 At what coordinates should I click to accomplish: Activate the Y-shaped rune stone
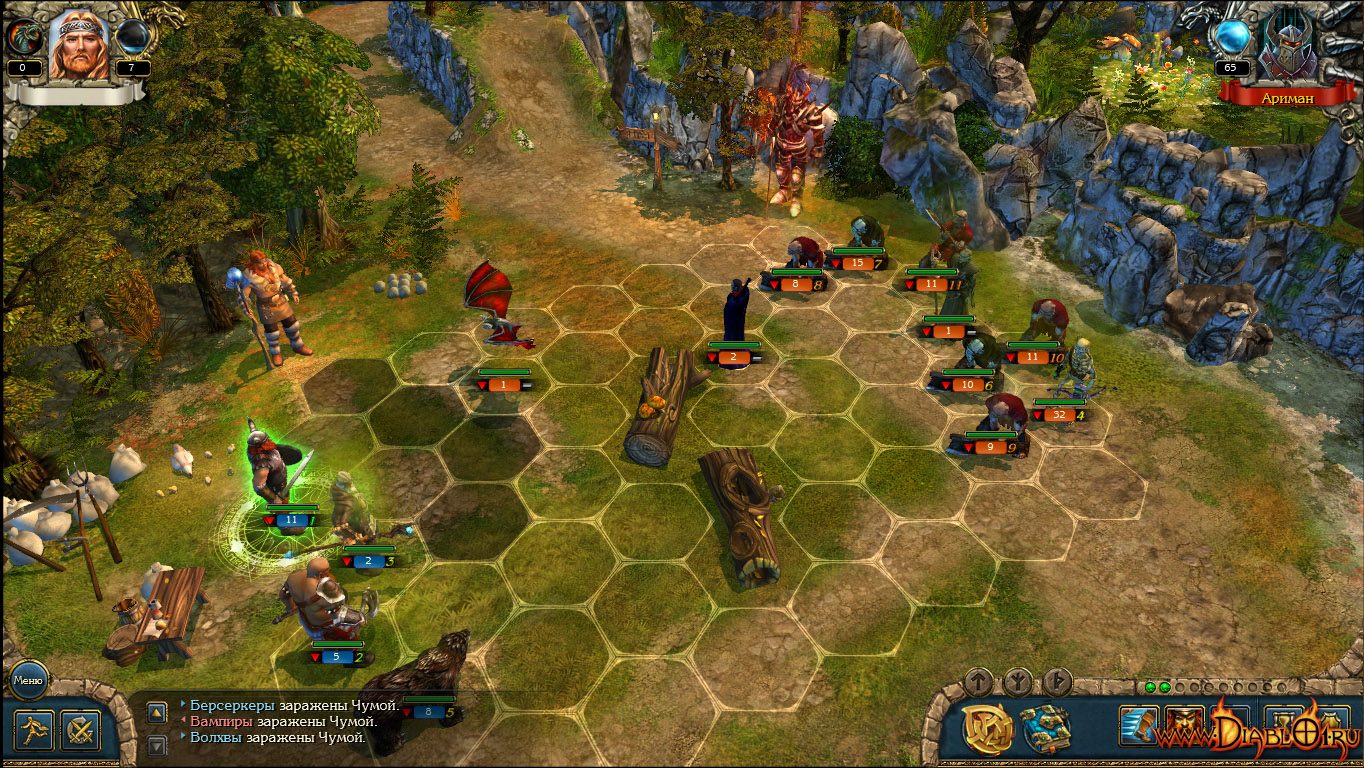1018,682
